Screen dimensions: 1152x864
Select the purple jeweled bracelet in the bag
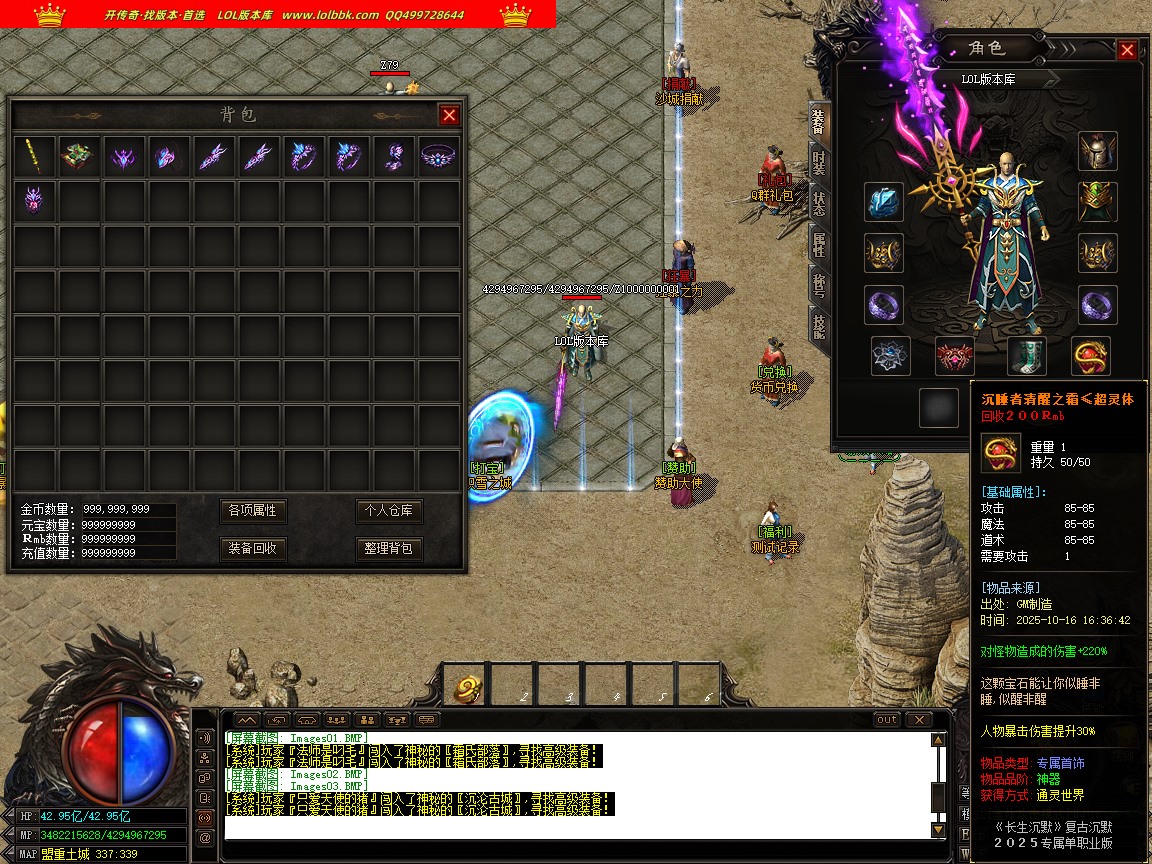pyautogui.click(x=438, y=156)
